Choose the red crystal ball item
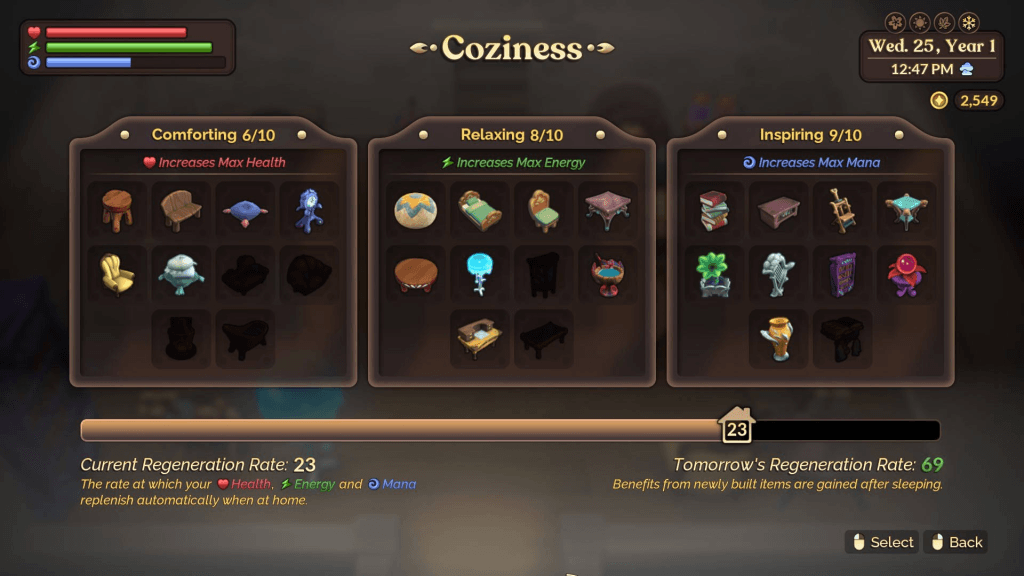1024x576 pixels. click(907, 274)
